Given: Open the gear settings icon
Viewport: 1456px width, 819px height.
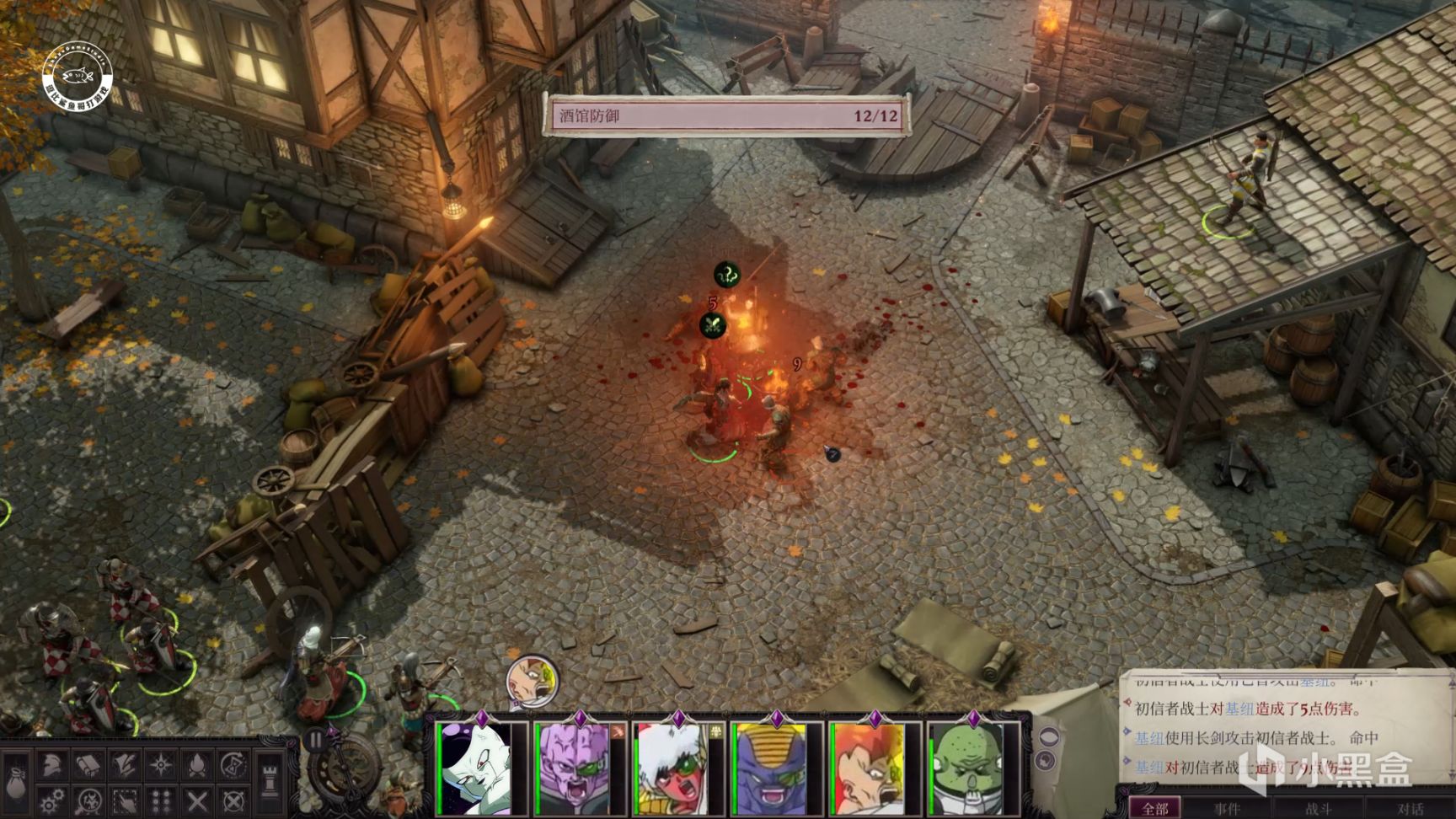Looking at the screenshot, I should 52,800.
